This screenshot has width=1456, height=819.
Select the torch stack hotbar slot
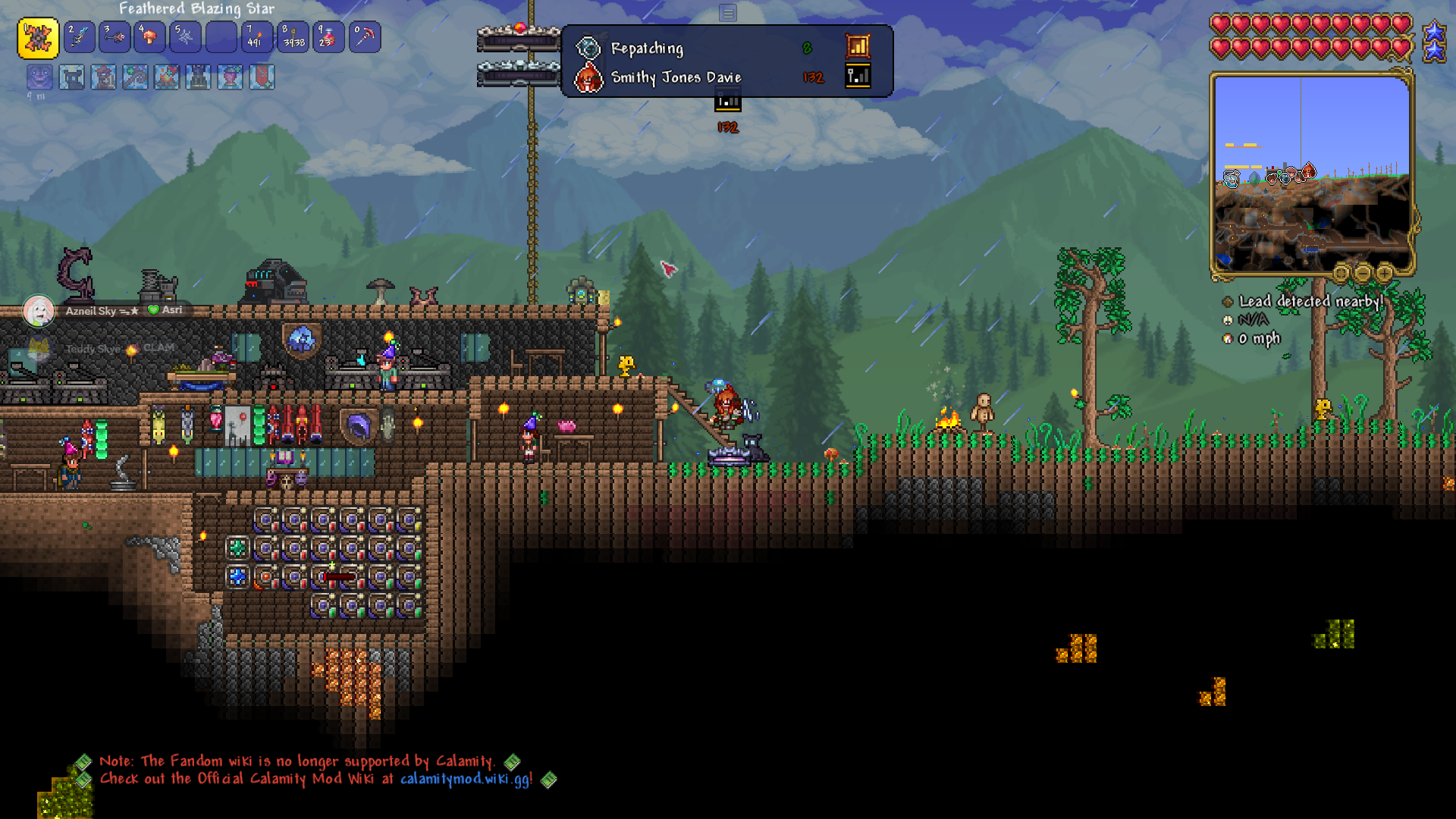[256, 37]
